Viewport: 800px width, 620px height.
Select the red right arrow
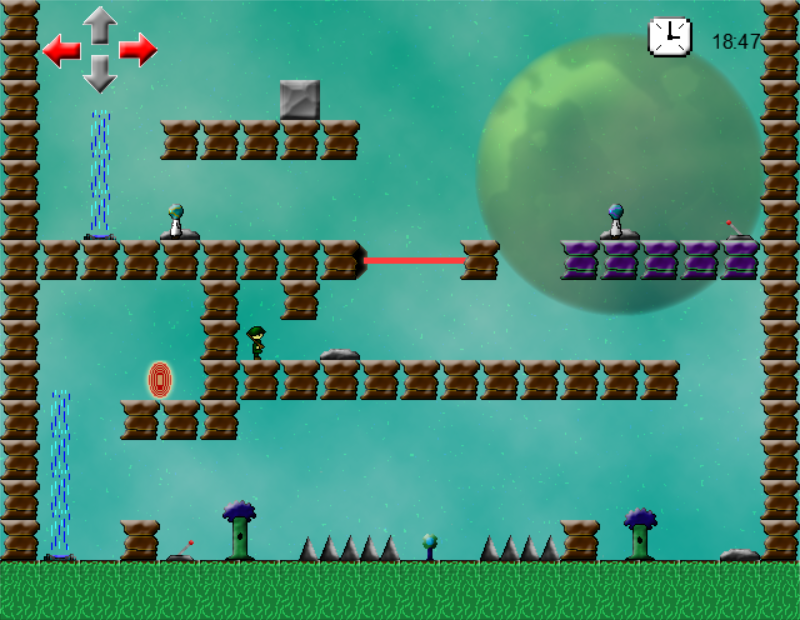(x=138, y=49)
